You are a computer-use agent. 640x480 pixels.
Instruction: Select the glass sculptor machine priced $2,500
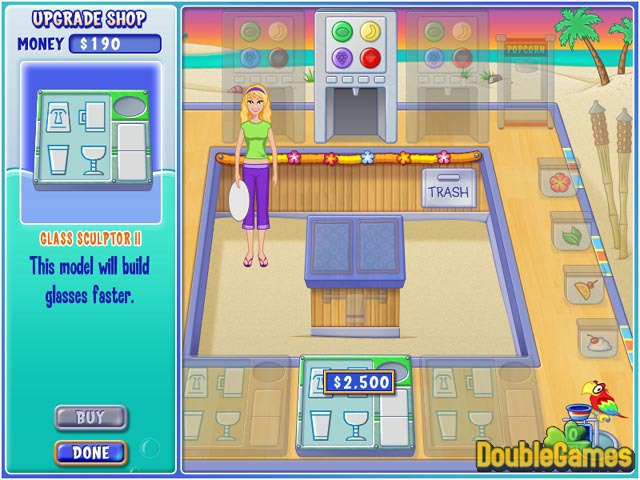pos(355,405)
